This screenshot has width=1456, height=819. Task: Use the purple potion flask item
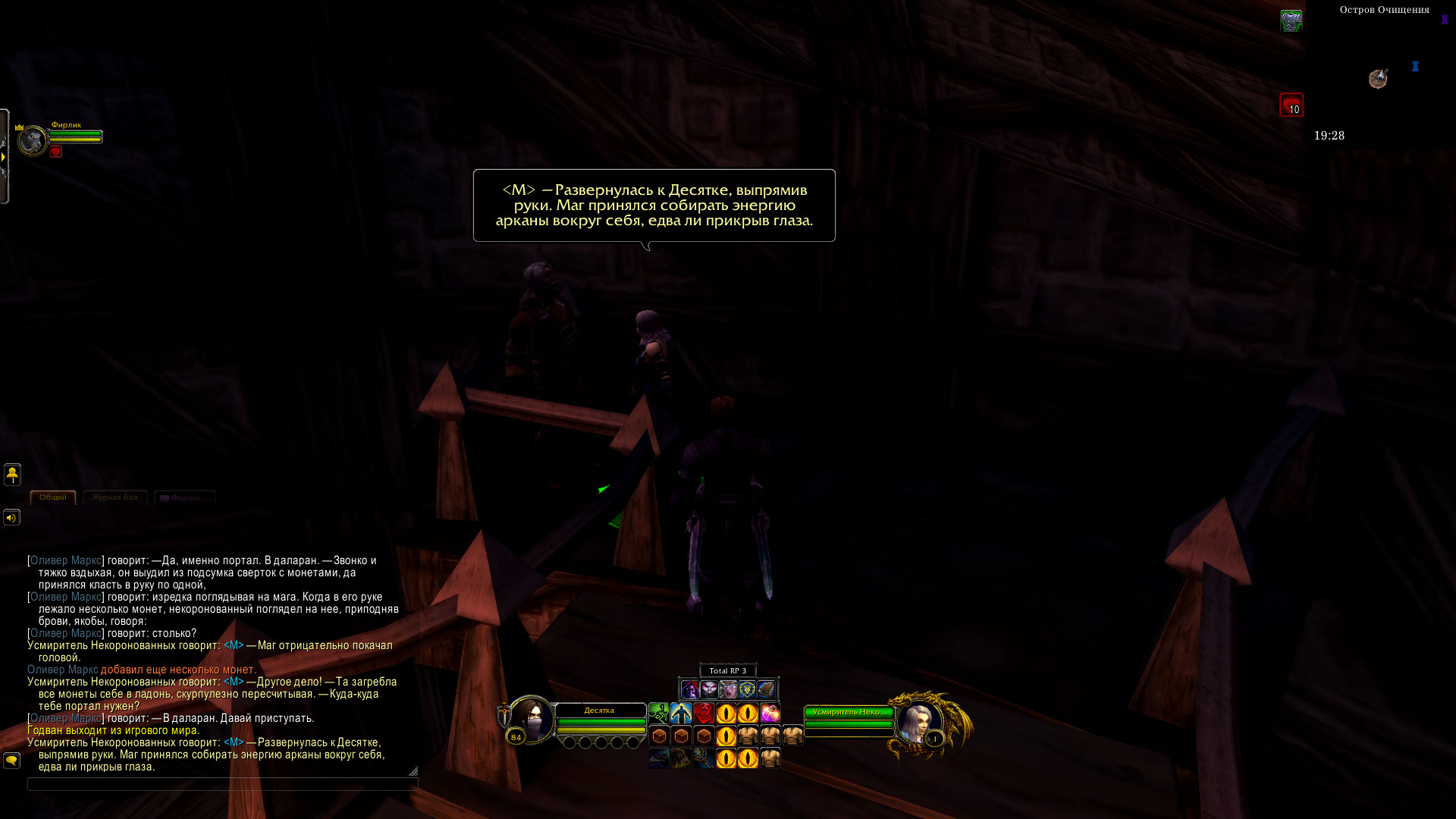770,714
